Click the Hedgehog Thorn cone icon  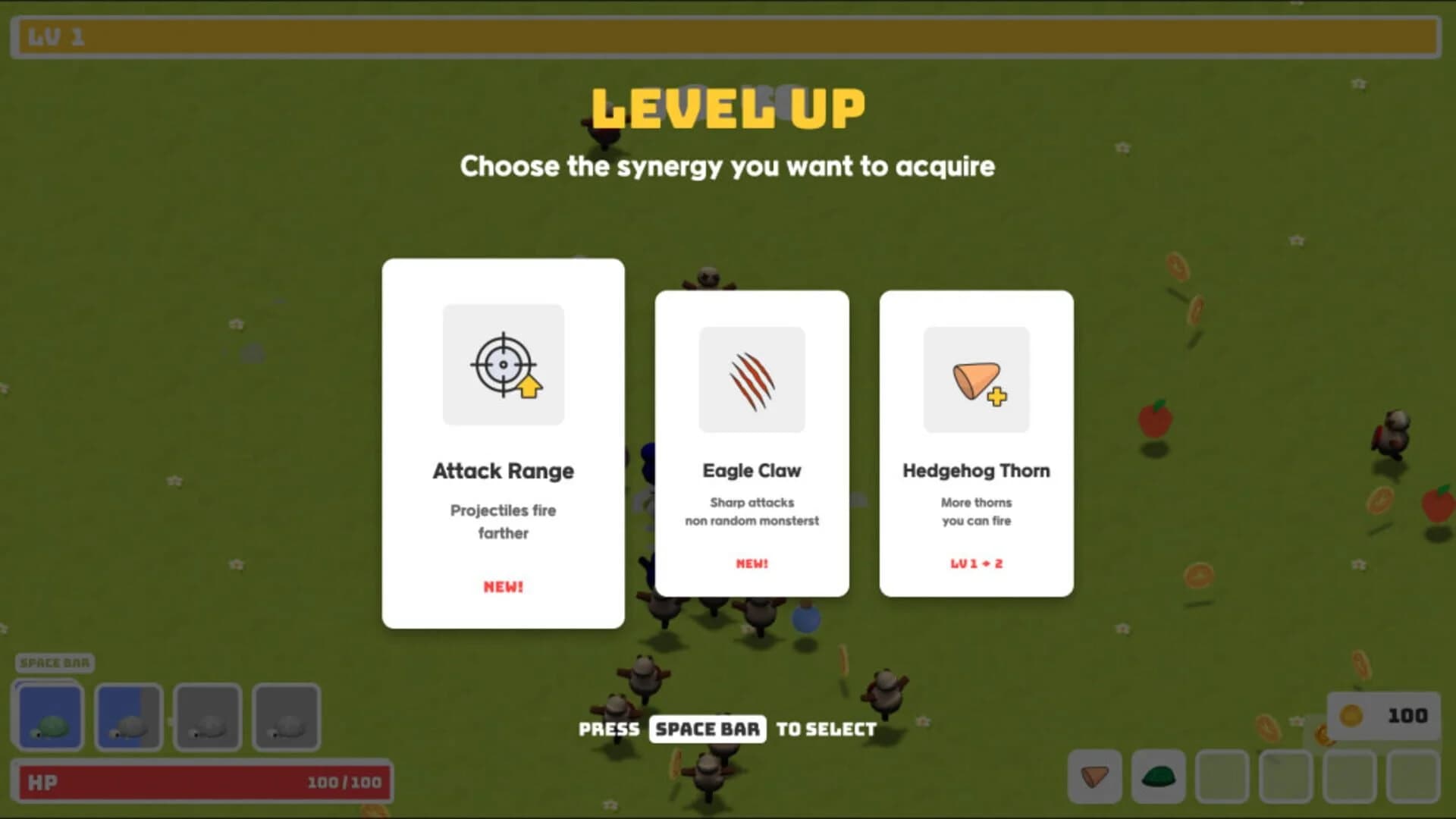[975, 380]
